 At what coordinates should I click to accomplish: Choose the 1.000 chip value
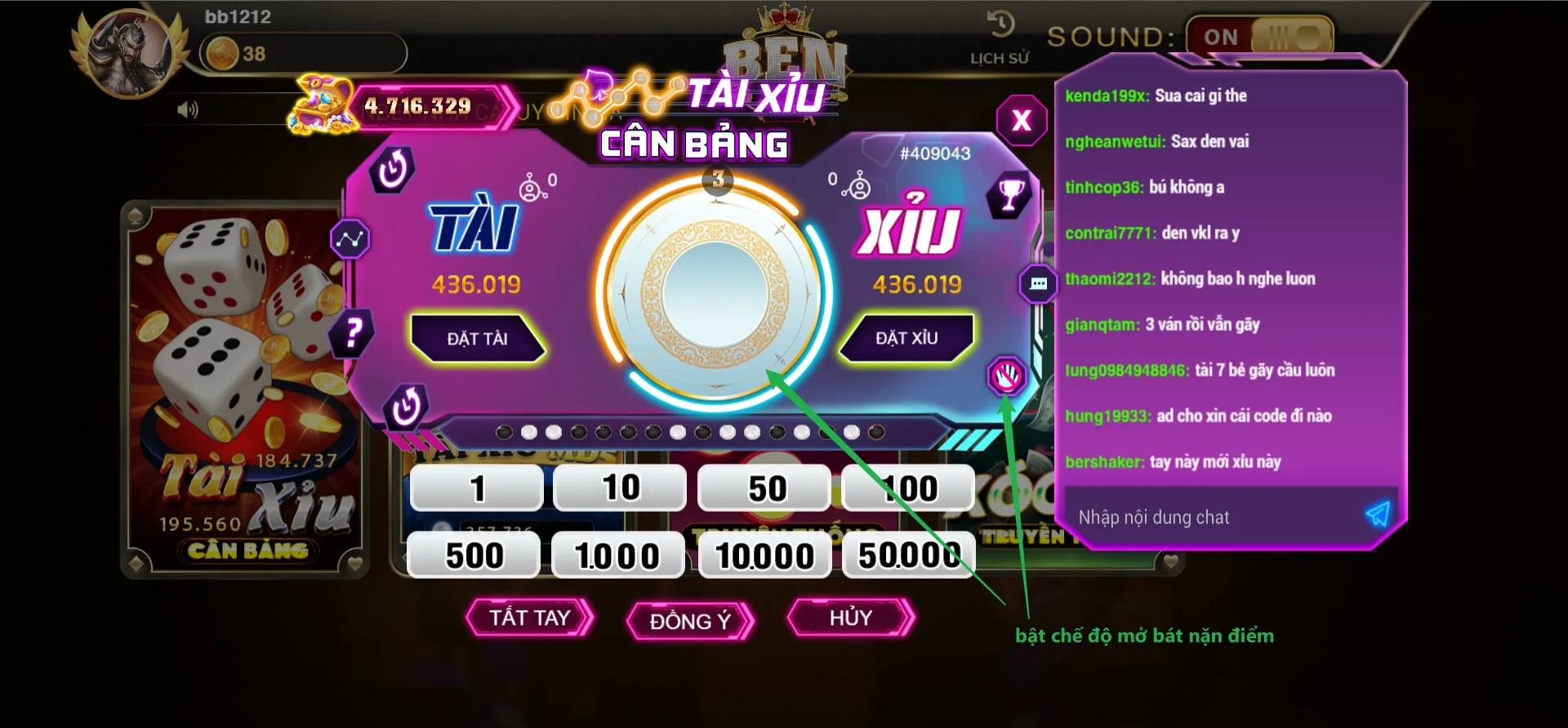[x=617, y=556]
